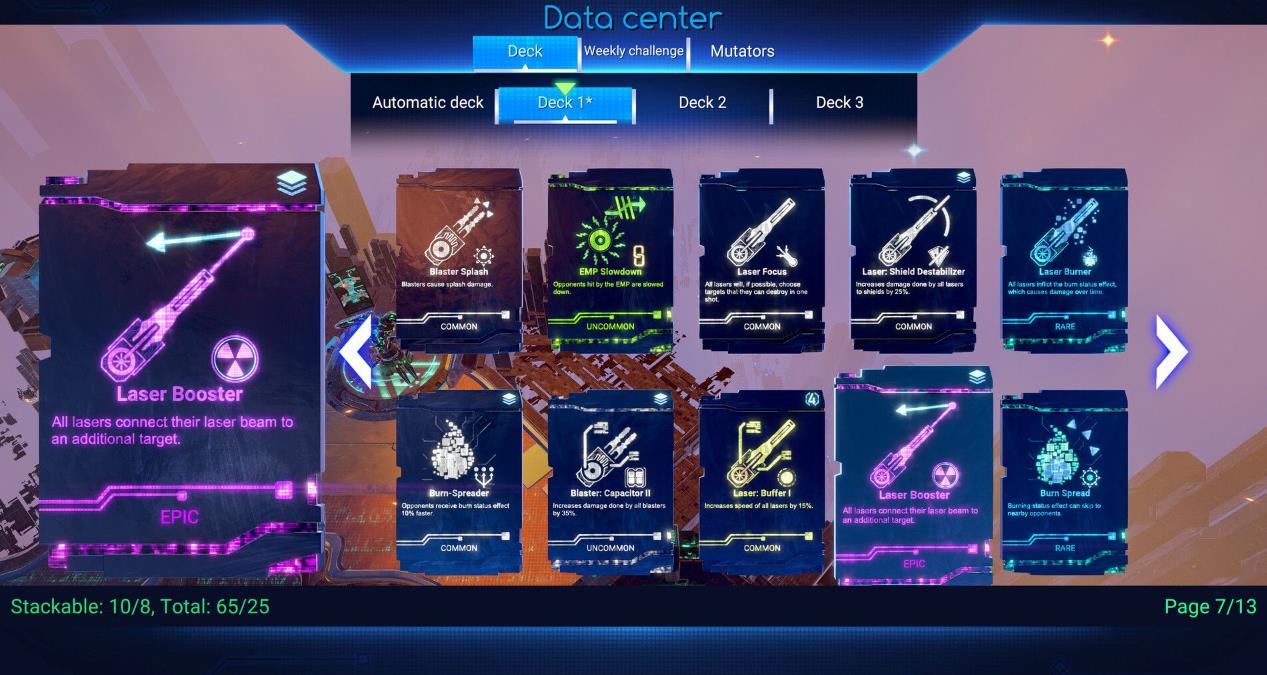
Task: Choose Deck 1 slot
Action: [565, 103]
